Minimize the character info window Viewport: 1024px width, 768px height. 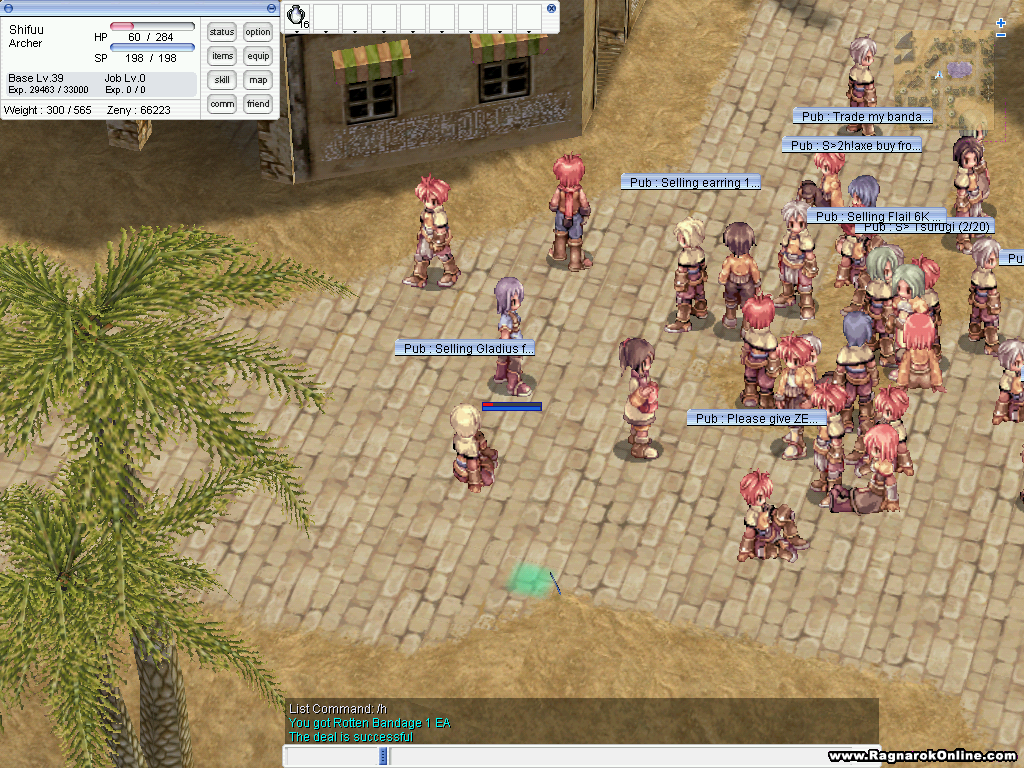[x=273, y=8]
